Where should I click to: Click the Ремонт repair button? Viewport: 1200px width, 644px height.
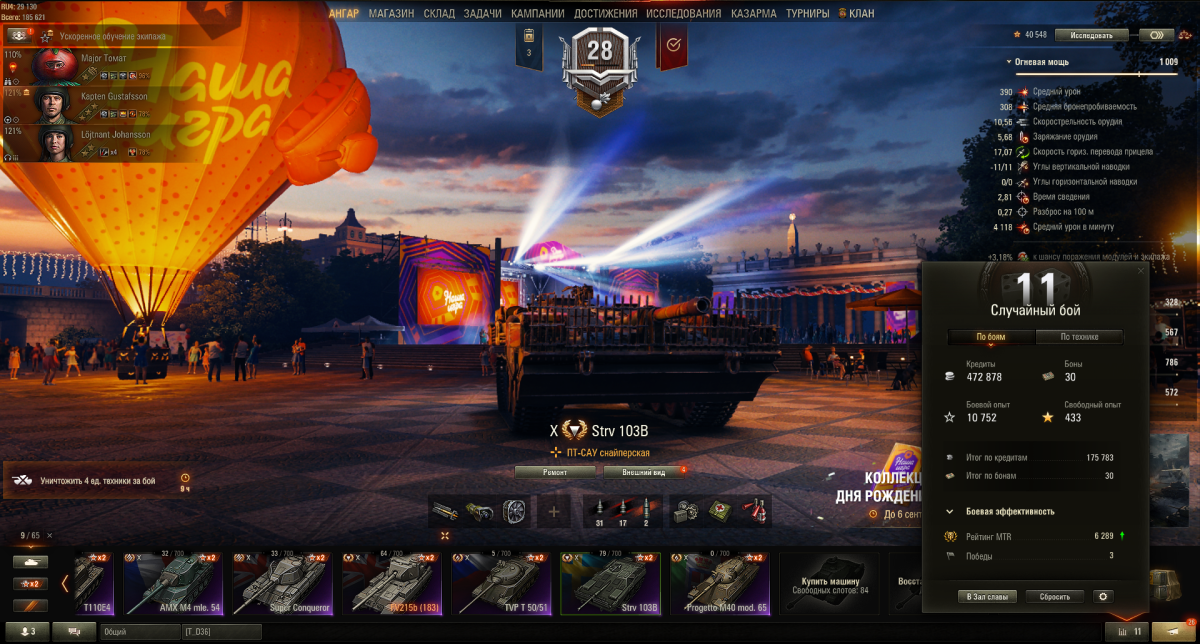[555, 471]
